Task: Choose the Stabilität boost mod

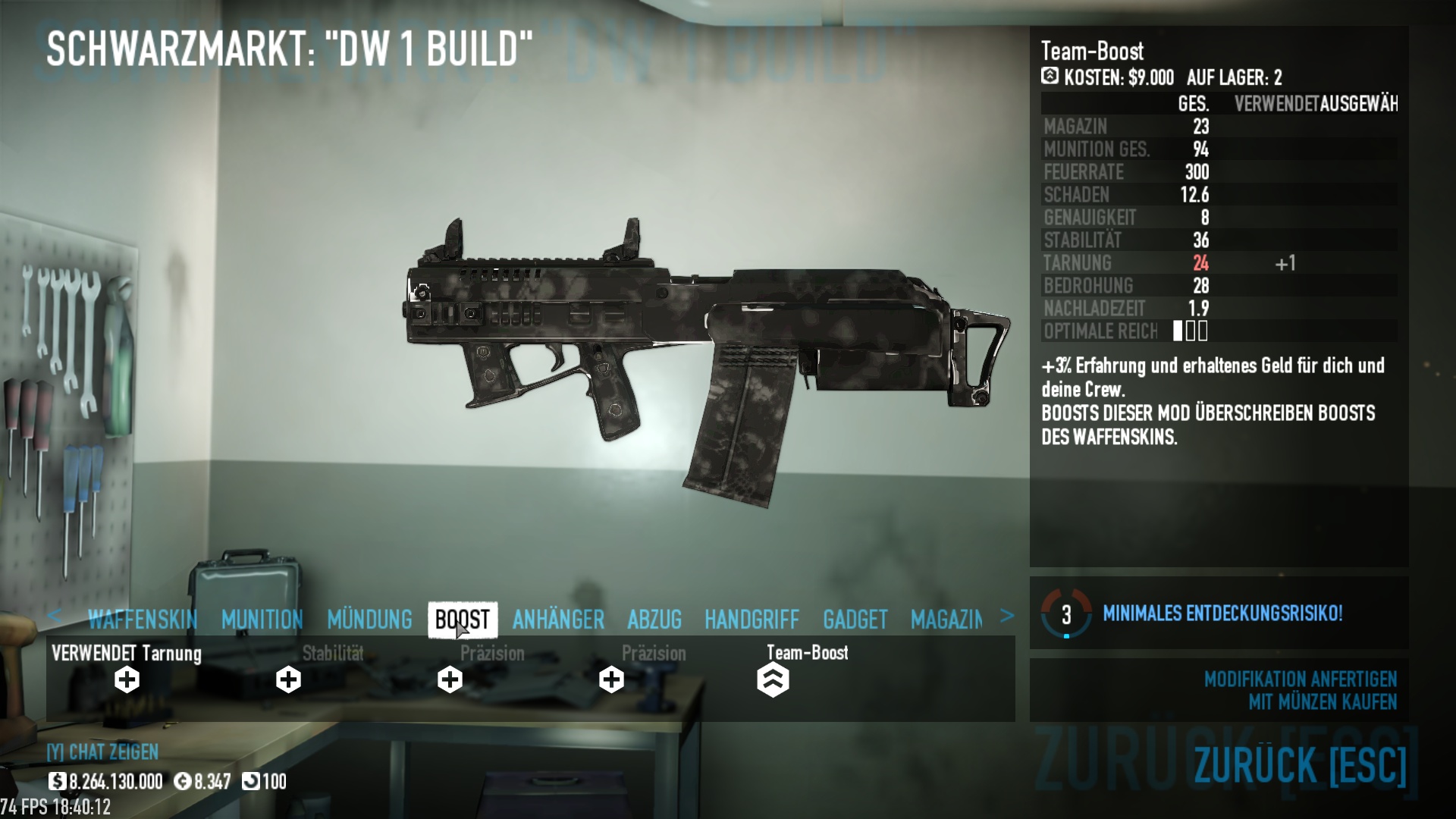Action: click(288, 679)
